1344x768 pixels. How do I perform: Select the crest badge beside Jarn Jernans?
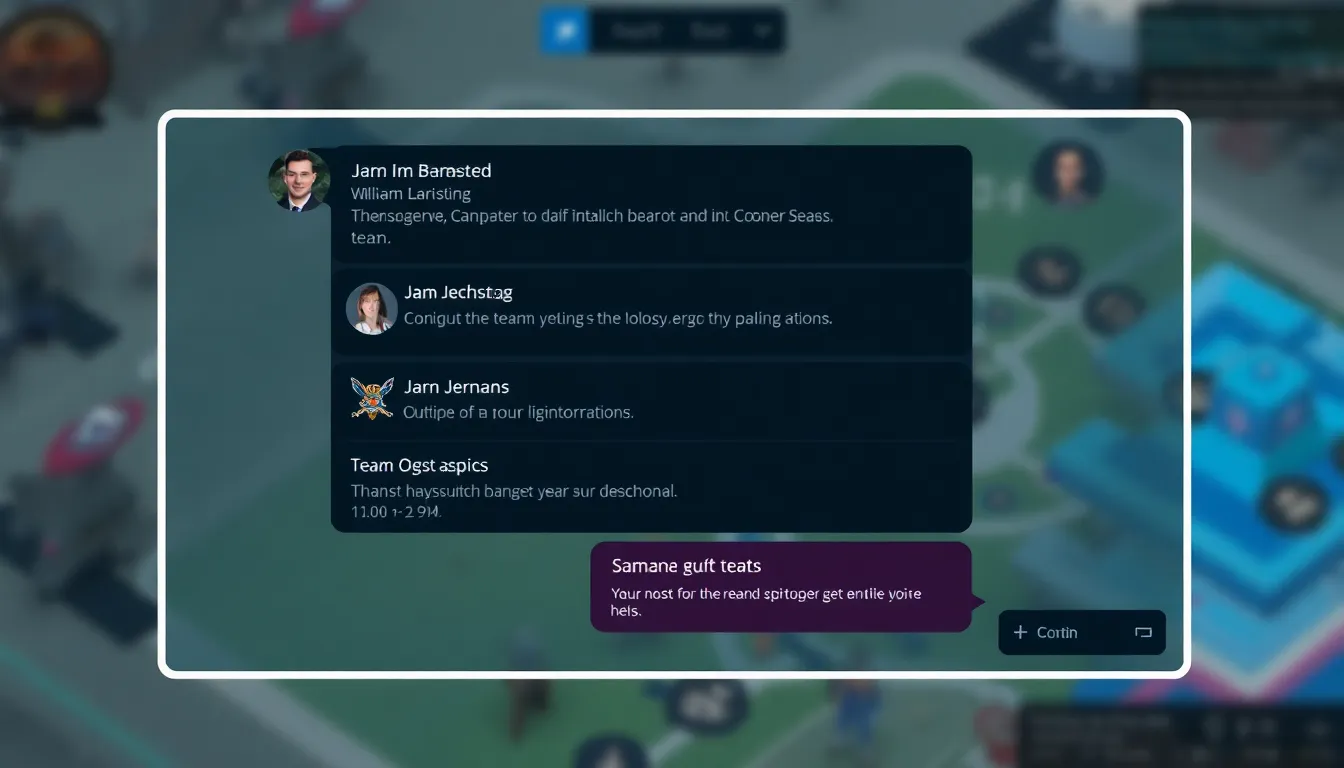point(371,399)
